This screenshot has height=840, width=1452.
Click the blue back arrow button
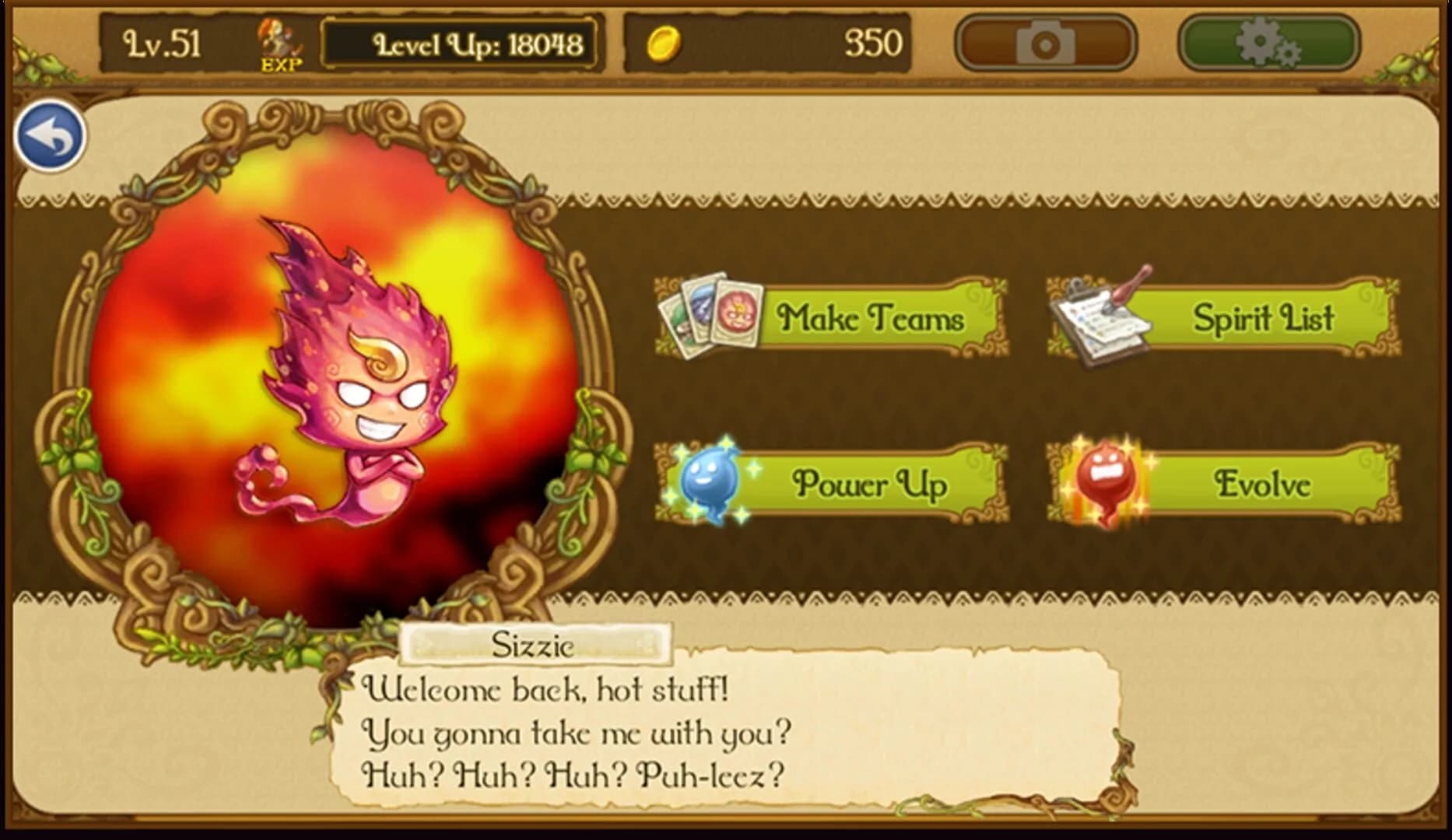[x=50, y=135]
